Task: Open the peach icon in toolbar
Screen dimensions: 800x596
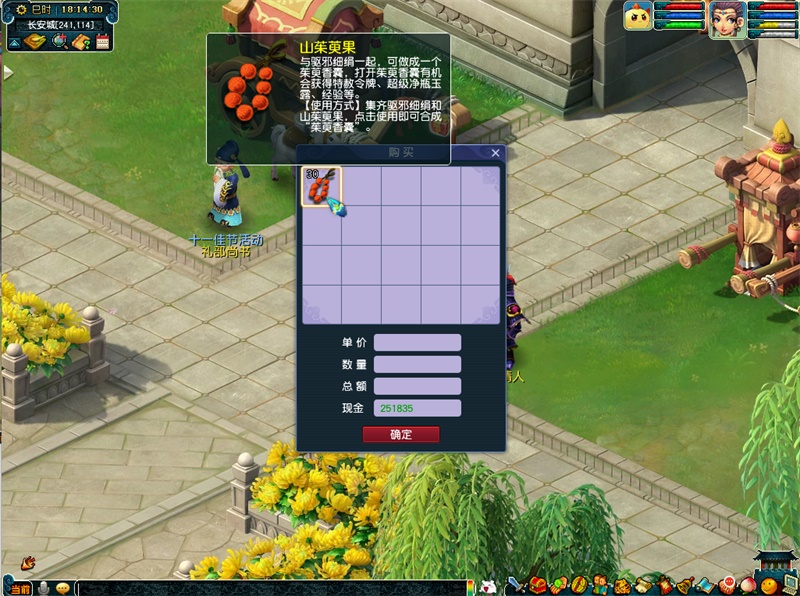Action: point(747,585)
